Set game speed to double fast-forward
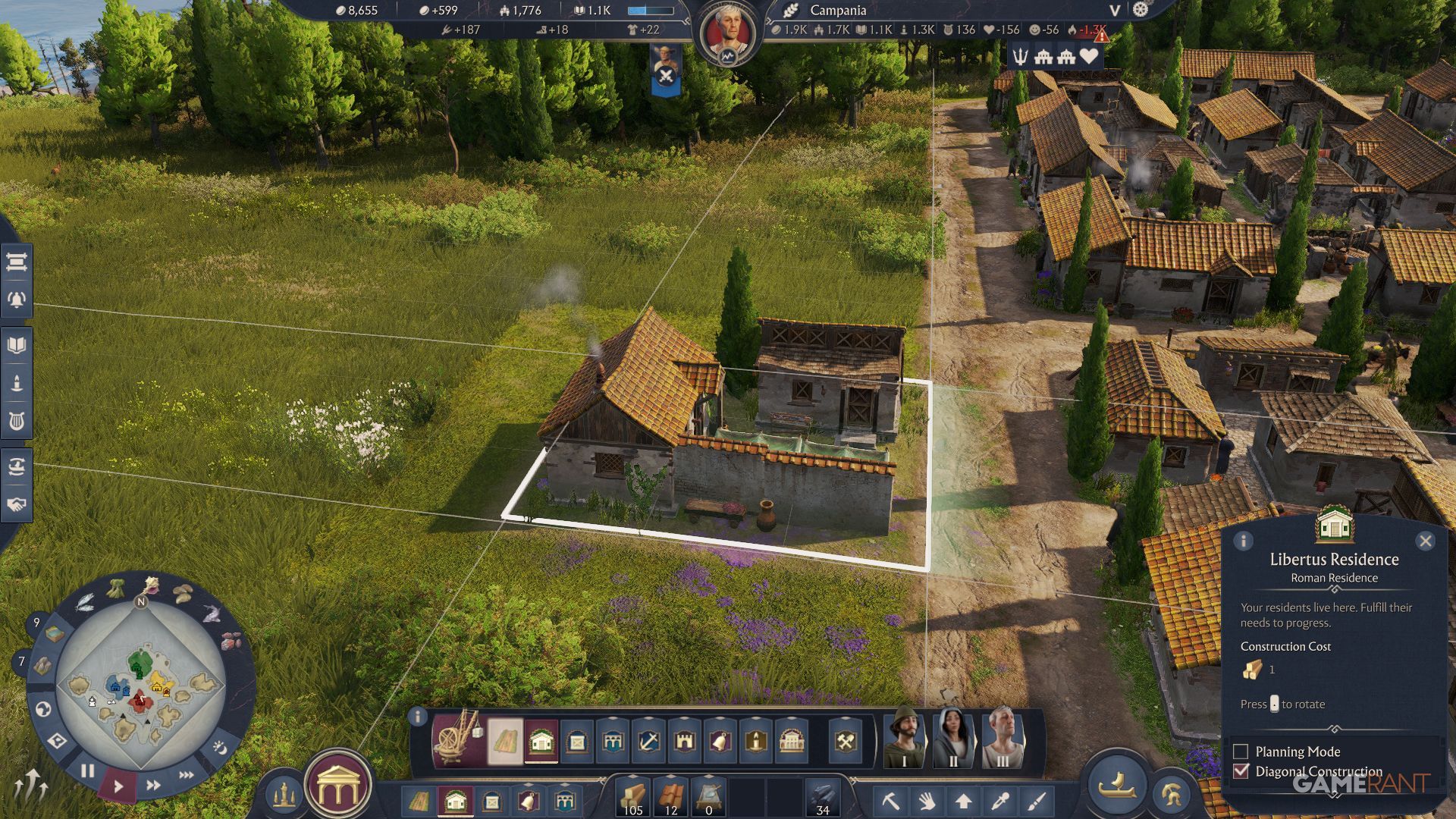Viewport: 1456px width, 819px height. coord(153,785)
